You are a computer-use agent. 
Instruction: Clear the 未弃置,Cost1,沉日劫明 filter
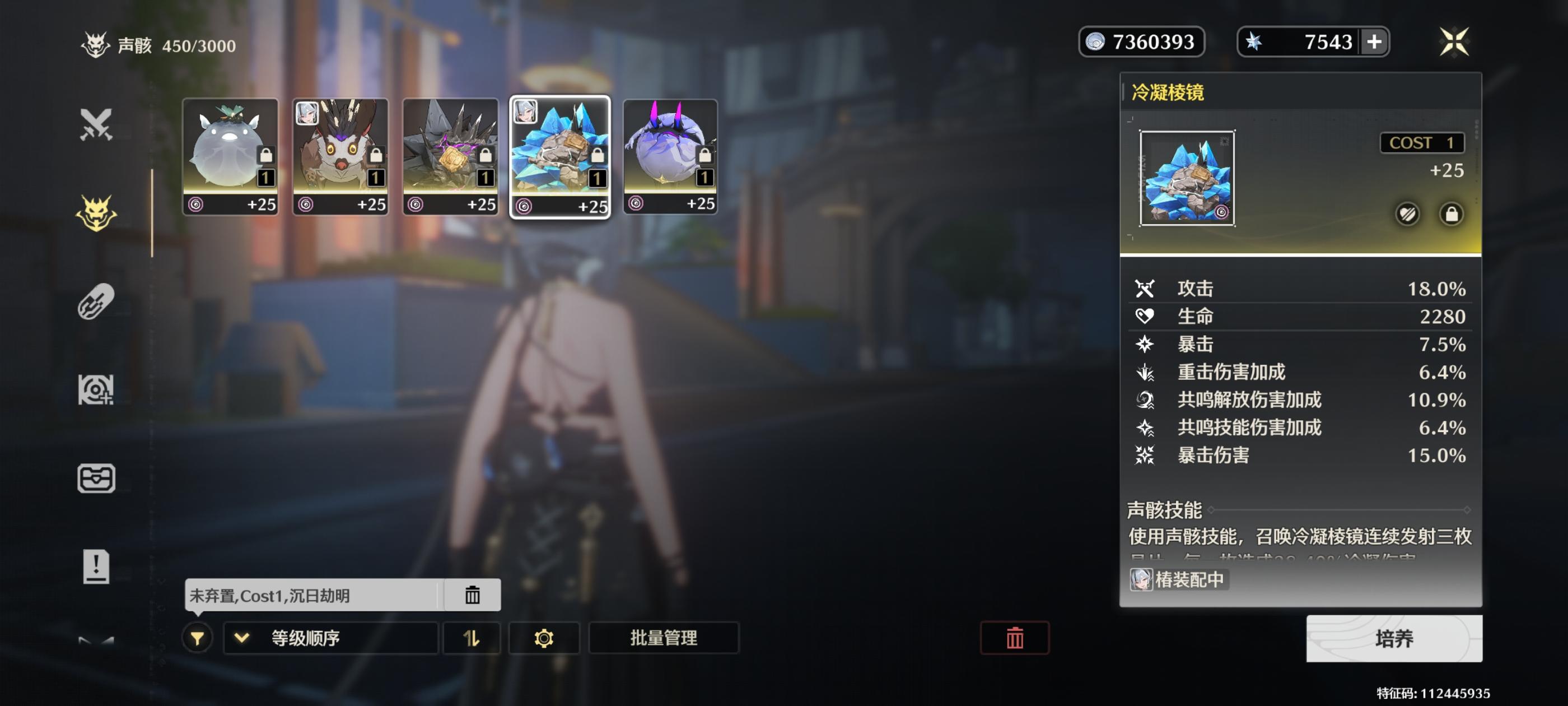(x=474, y=594)
